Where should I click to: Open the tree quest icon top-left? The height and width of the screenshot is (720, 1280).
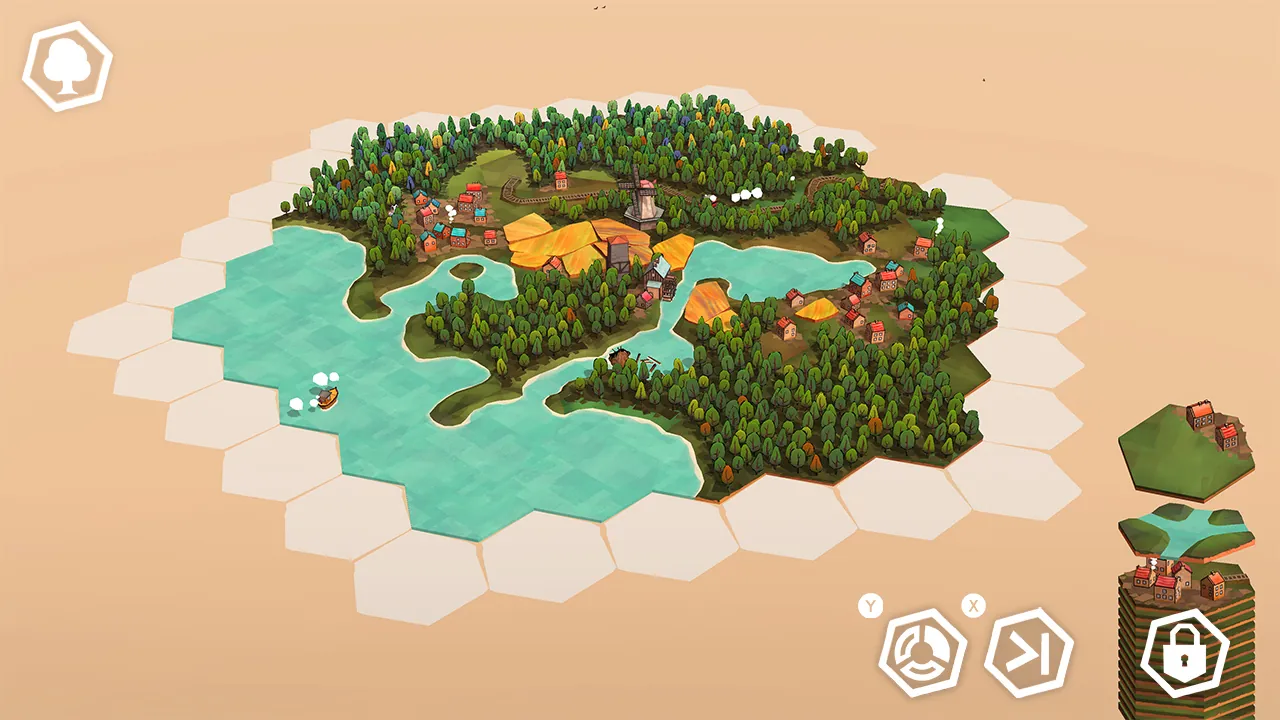click(x=65, y=65)
